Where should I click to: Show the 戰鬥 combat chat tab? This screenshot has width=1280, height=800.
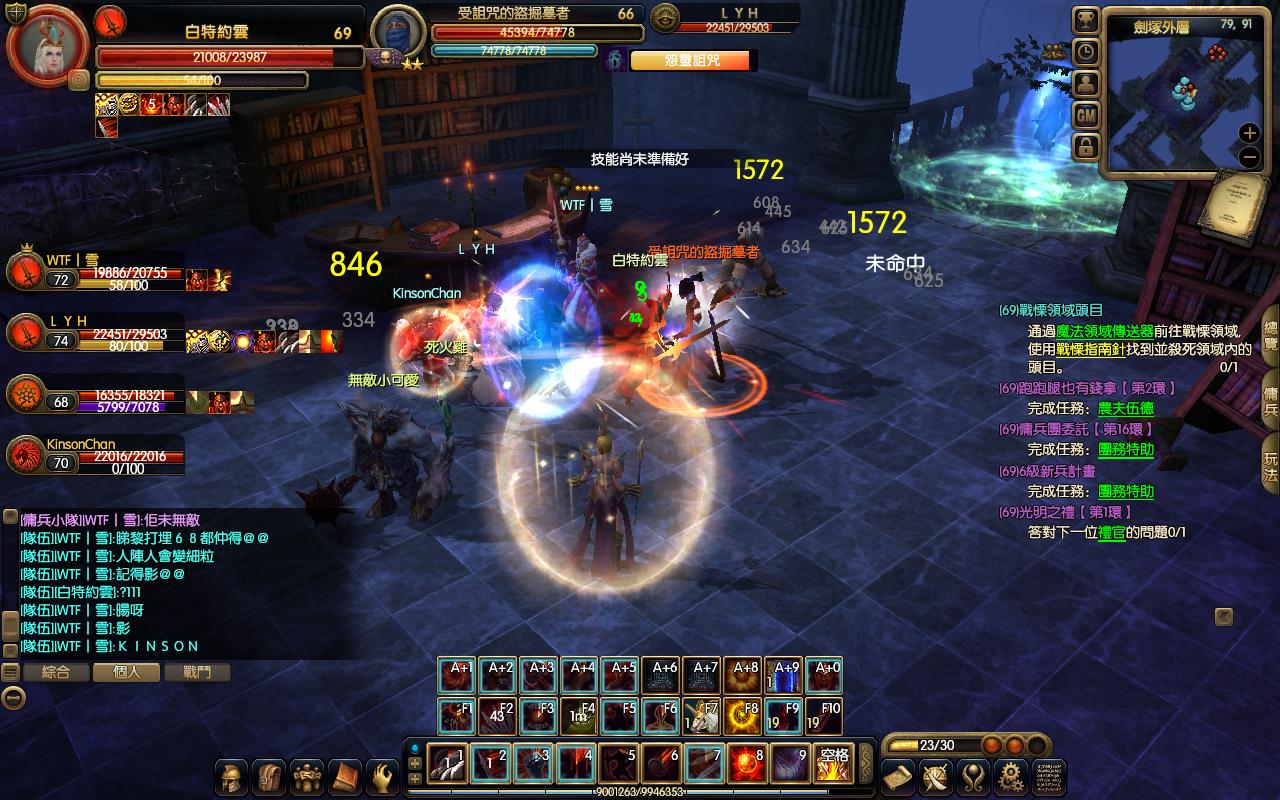[x=197, y=673]
